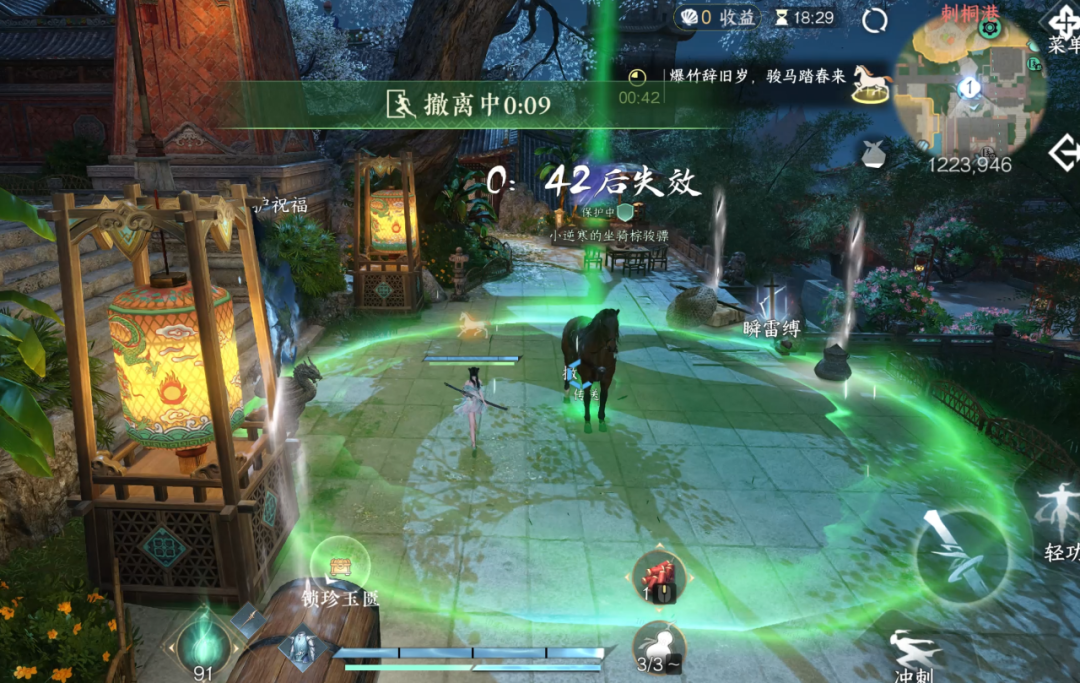Viewport: 1080px width, 683px height.
Task: Tap the exit arrow icon at right edge
Action: (x=1064, y=153)
